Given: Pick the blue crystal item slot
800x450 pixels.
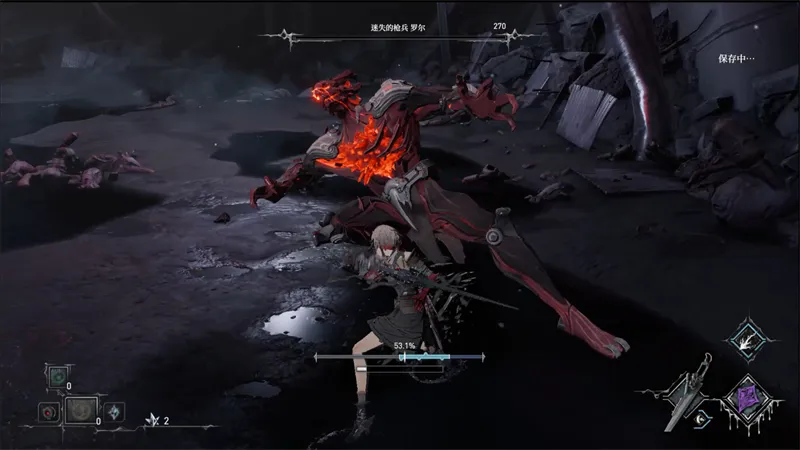Looking at the screenshot, I should pyautogui.click(x=115, y=410).
